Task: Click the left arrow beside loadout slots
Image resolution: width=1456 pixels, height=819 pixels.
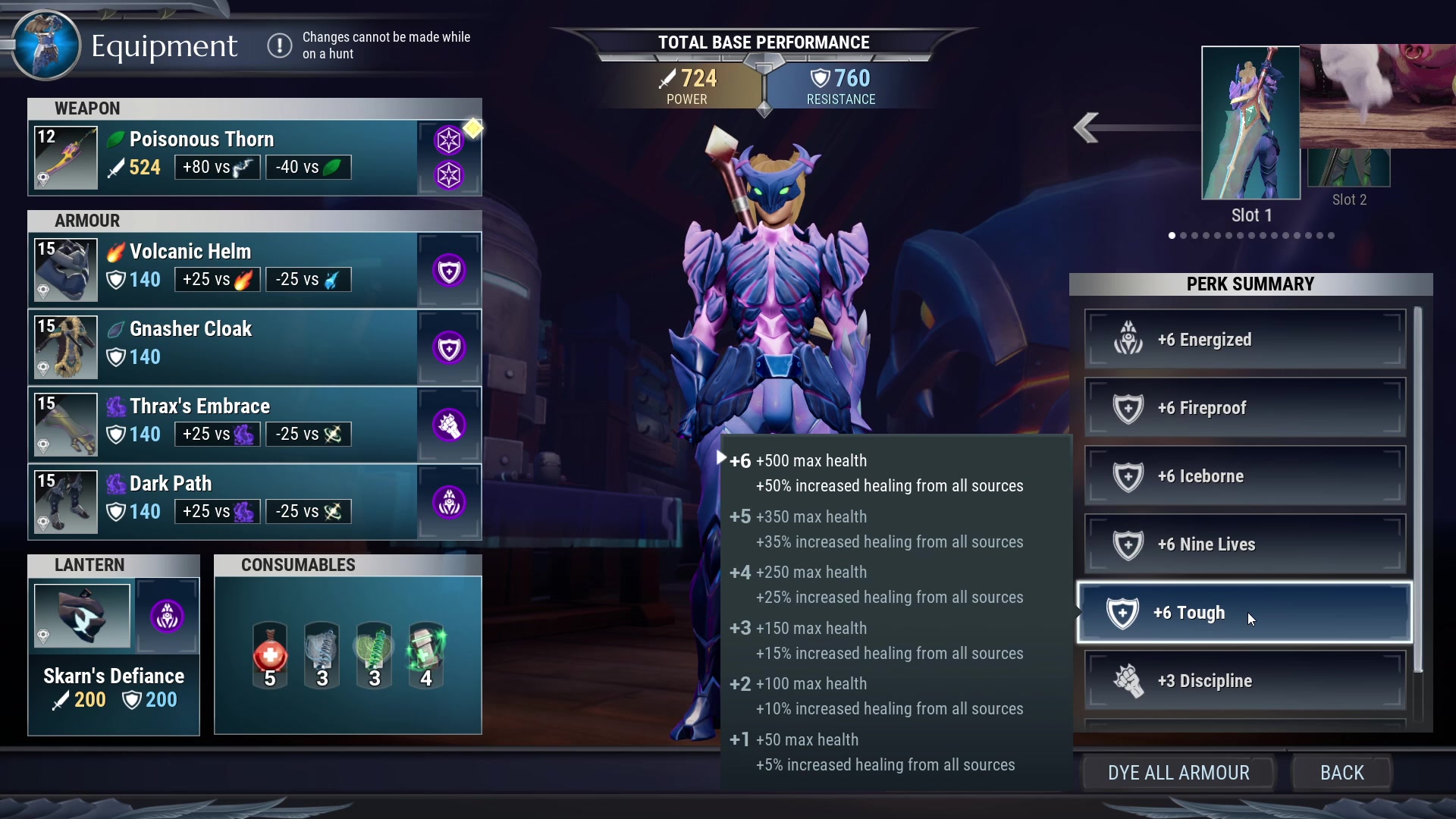Action: coord(1087,127)
